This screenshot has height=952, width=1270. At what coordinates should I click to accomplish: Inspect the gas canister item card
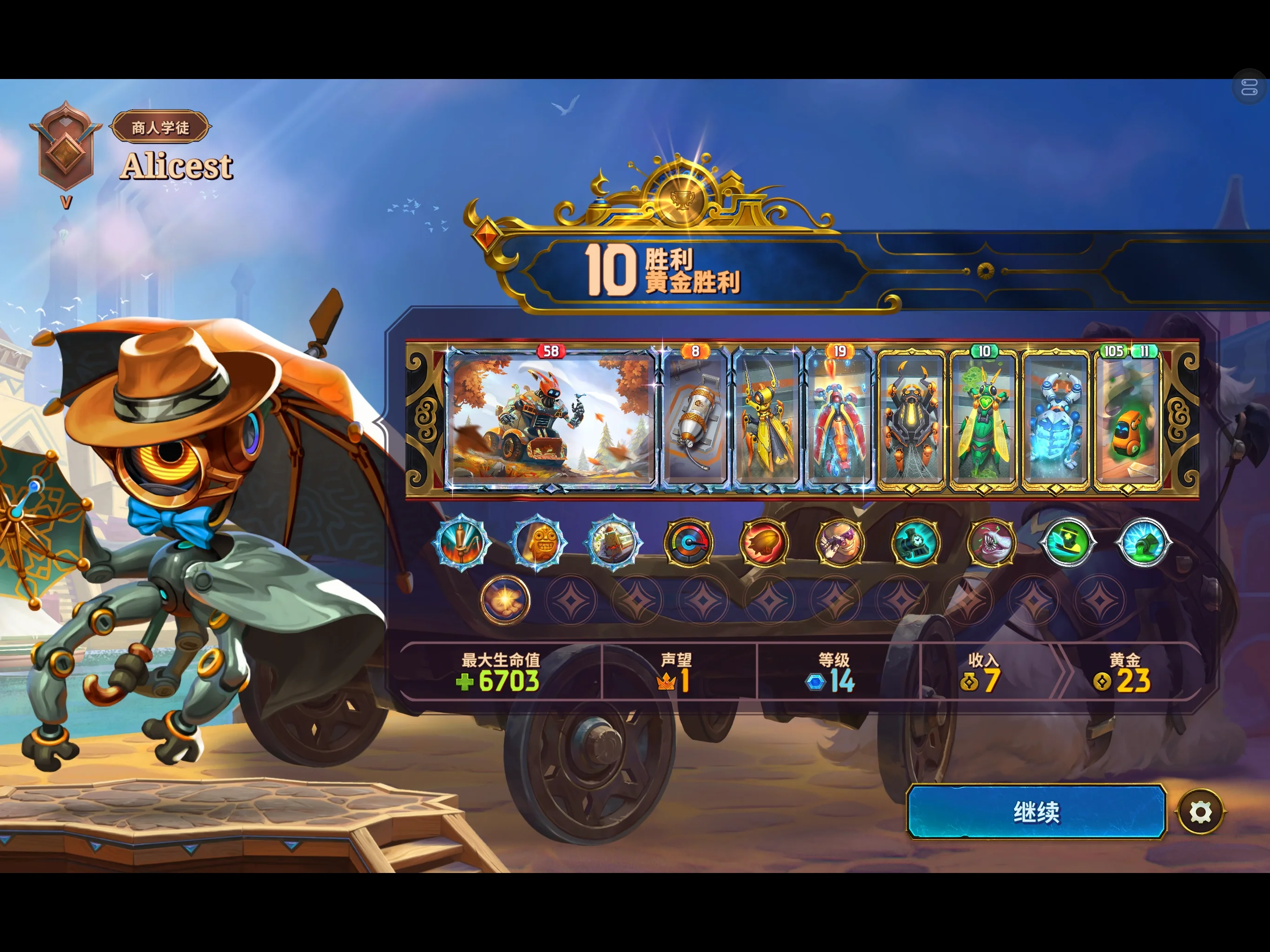[x=695, y=420]
